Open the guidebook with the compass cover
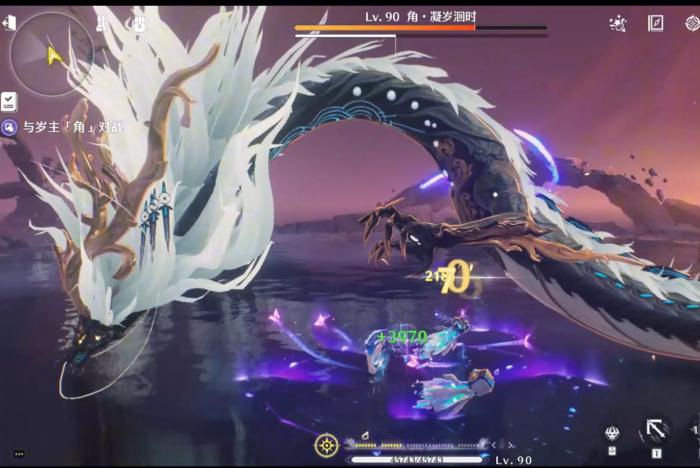 [656, 22]
